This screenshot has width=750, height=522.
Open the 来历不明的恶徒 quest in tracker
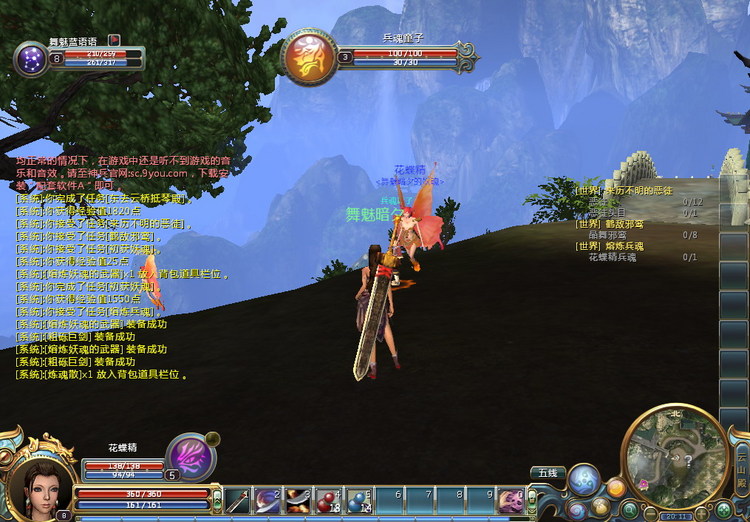point(629,190)
